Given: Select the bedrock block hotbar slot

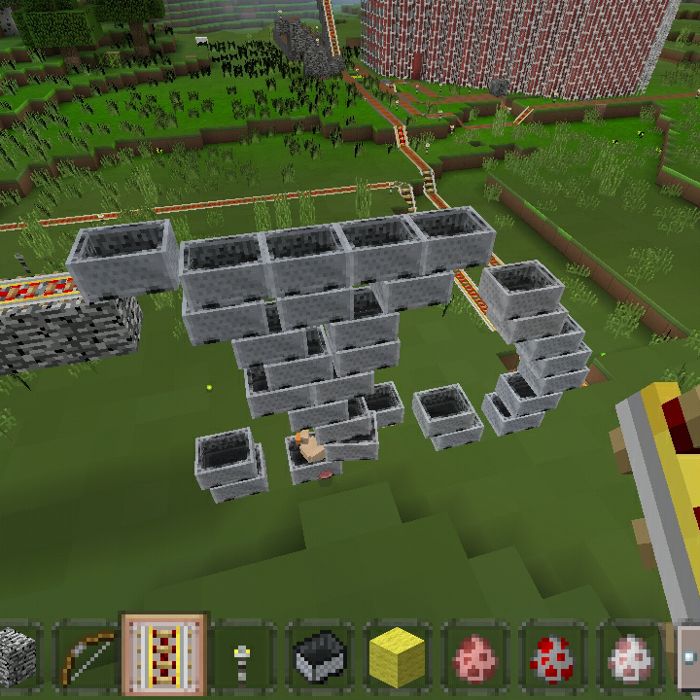Looking at the screenshot, I should [x=18, y=655].
